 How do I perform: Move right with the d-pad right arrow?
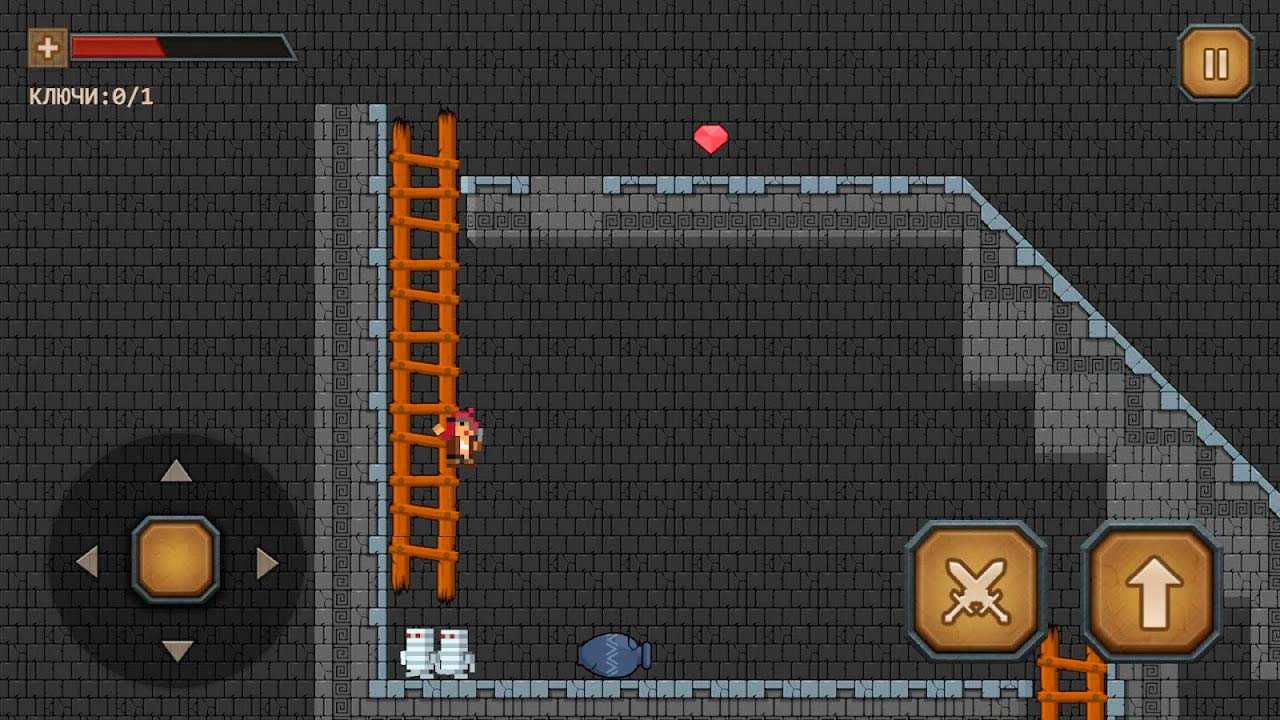[266, 562]
